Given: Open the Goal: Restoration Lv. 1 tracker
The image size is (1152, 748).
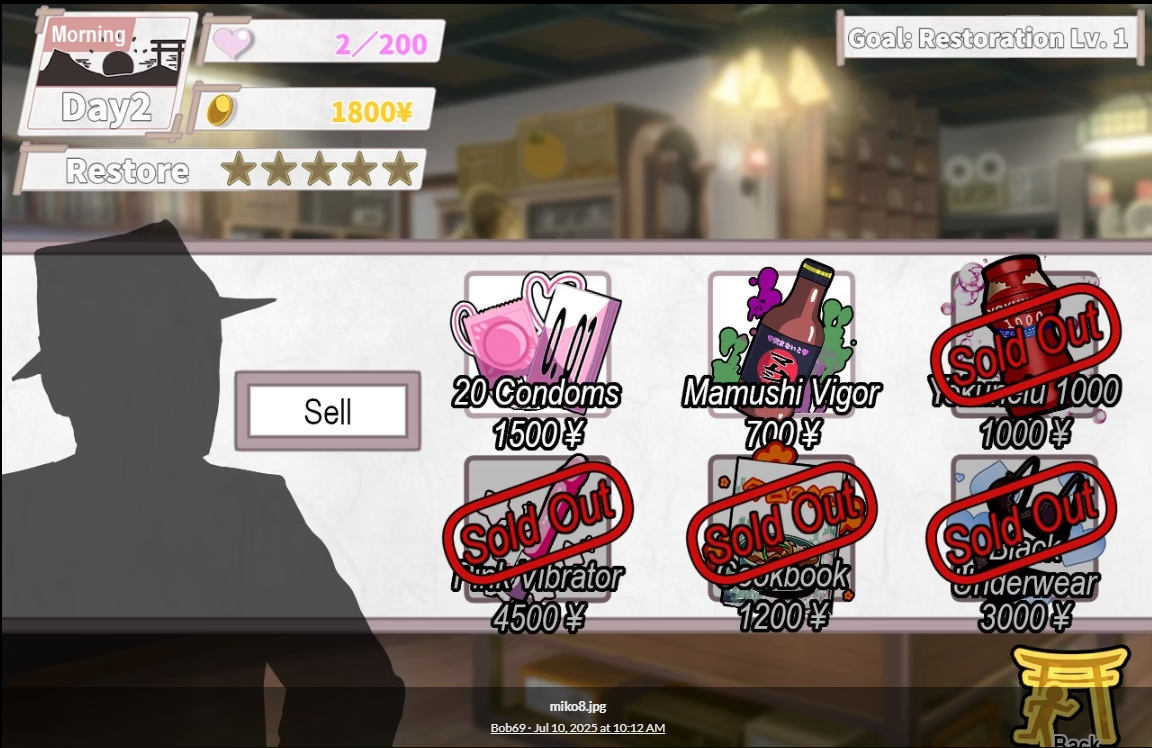Looking at the screenshot, I should pos(988,39).
